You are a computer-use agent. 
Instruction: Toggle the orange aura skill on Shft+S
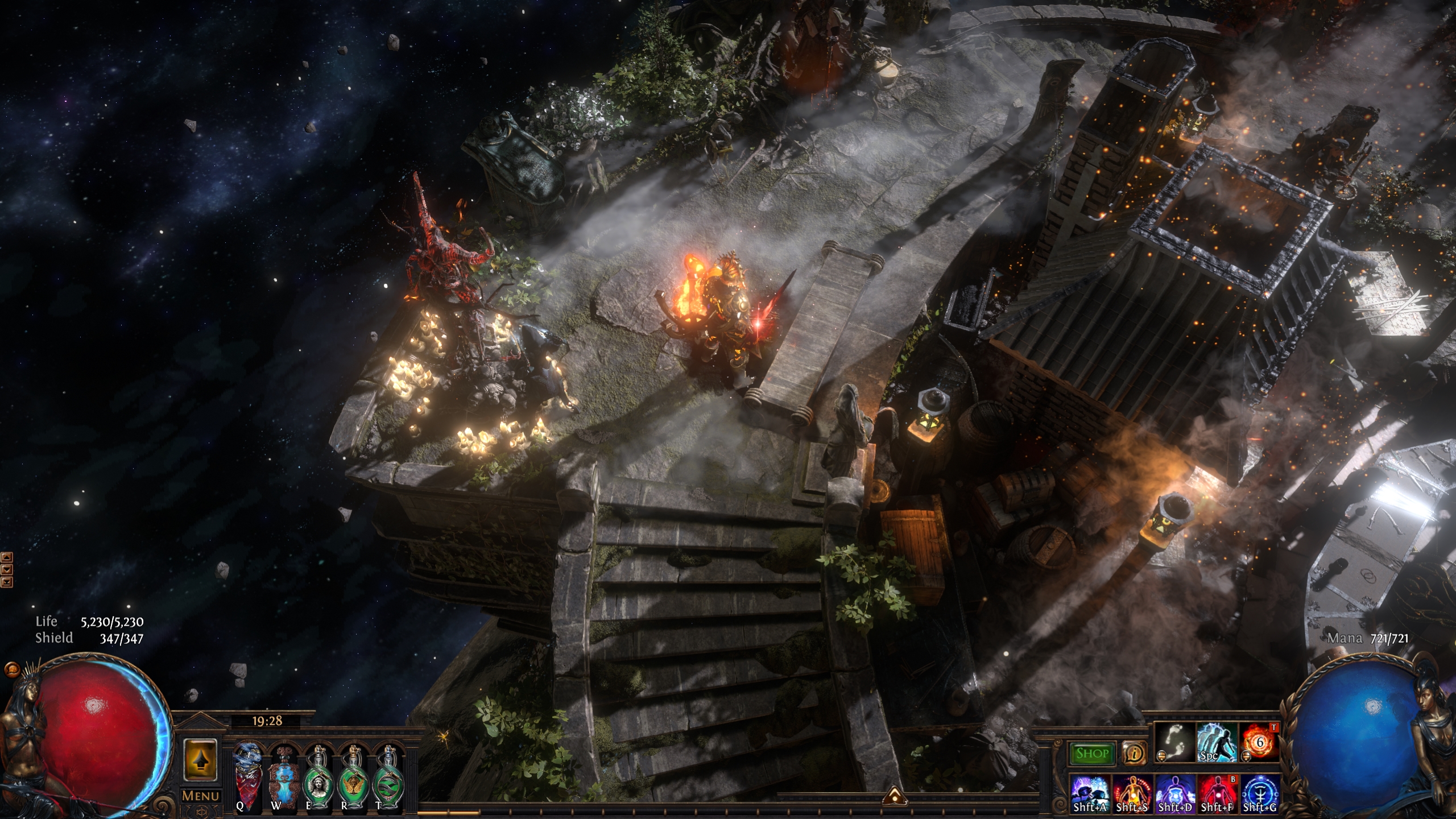[x=1132, y=792]
